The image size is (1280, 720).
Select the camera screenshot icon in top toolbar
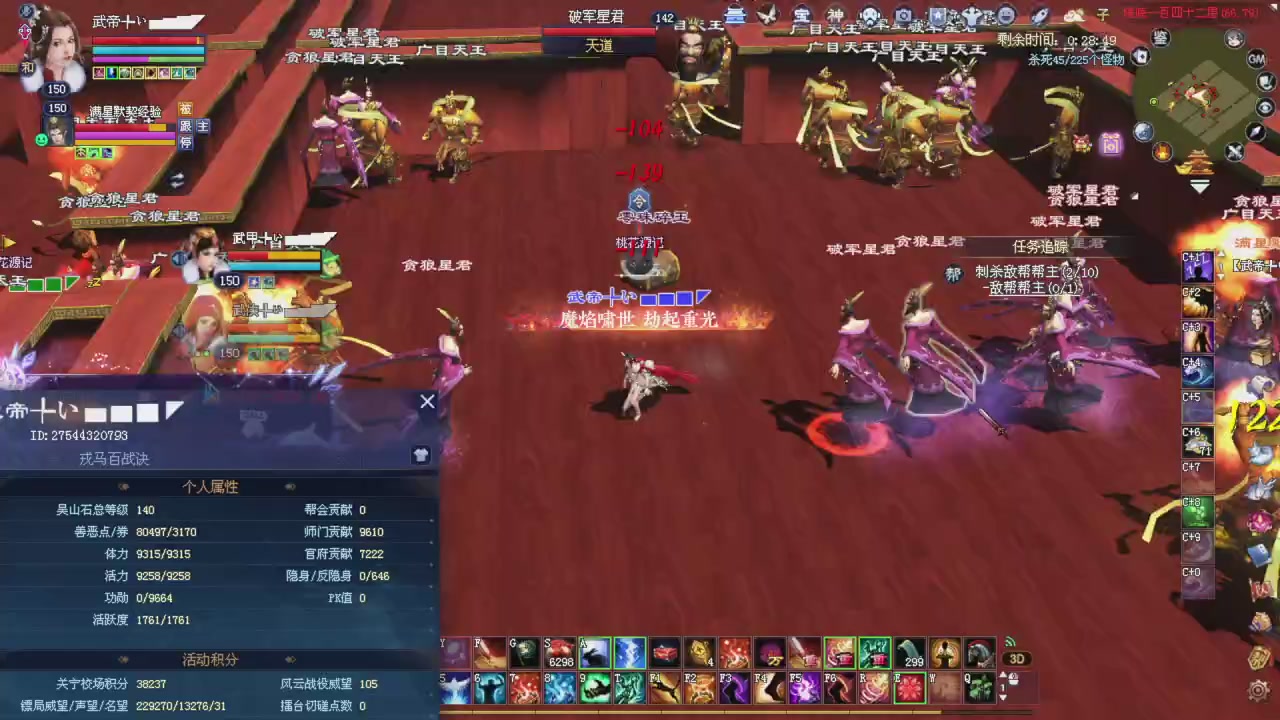(x=902, y=14)
